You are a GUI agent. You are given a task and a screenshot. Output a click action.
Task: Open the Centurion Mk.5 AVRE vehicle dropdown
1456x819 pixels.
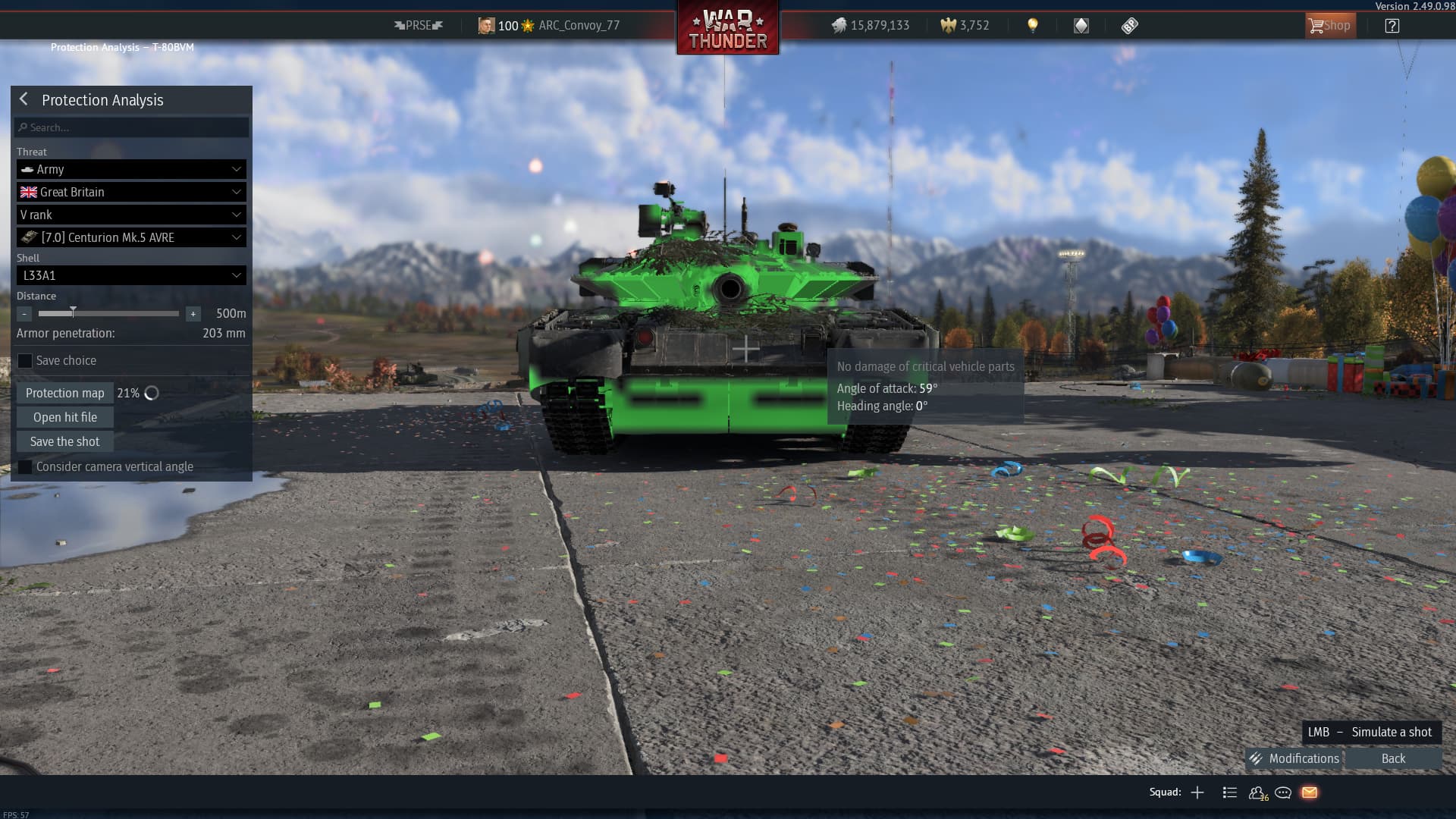[131, 237]
